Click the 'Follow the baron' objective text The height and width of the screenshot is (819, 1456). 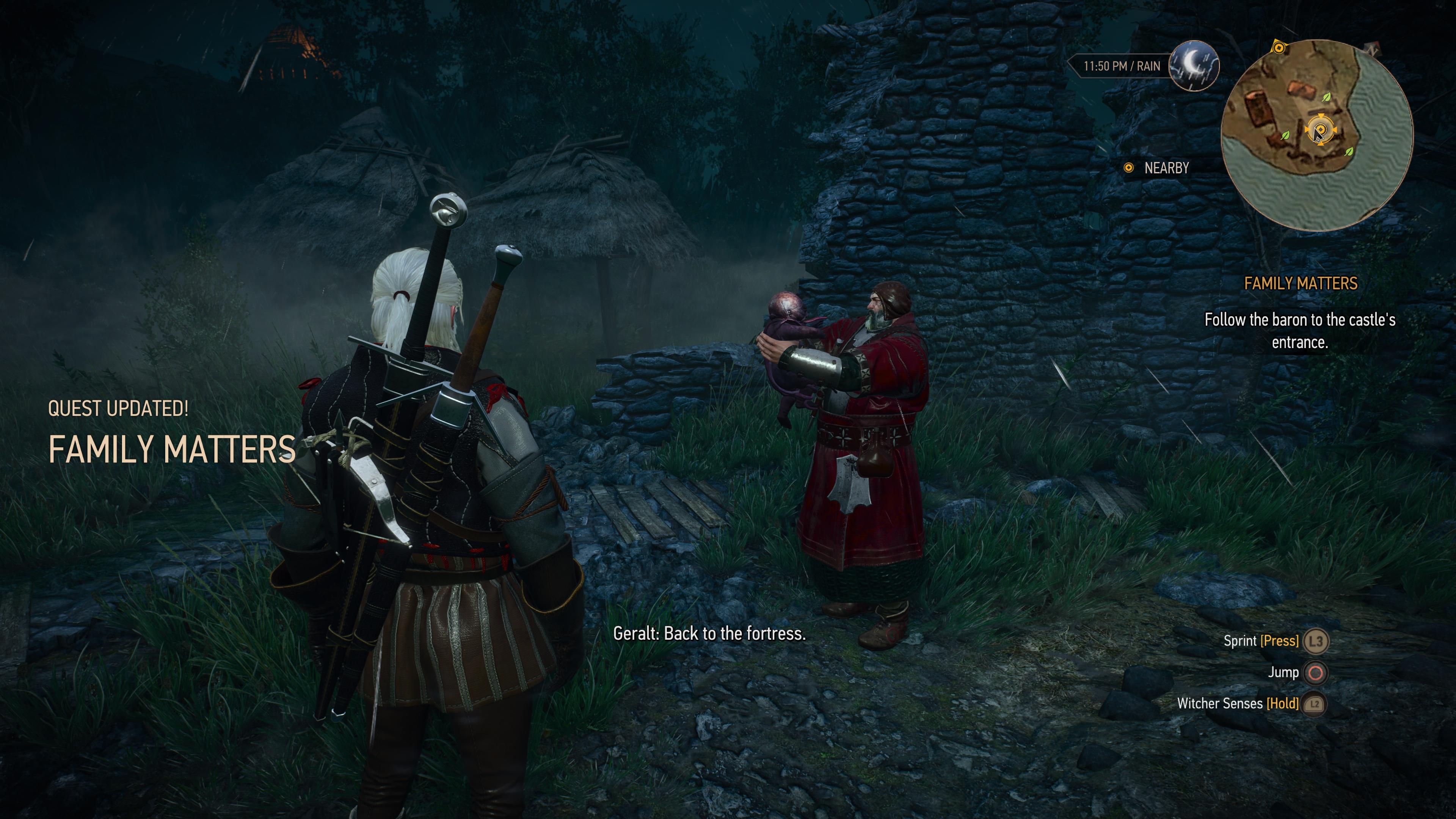tap(1299, 331)
